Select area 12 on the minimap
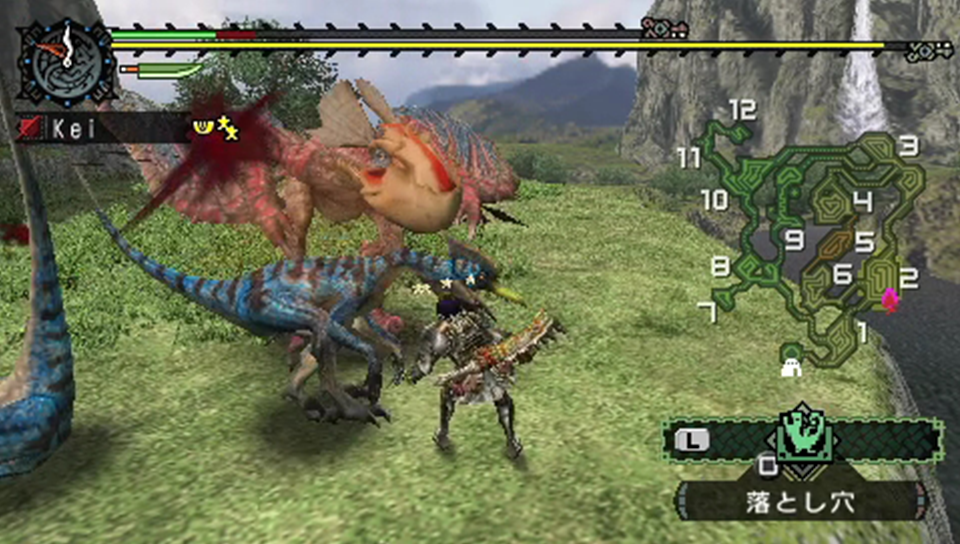Screen dimensions: 960x544 [x=741, y=111]
